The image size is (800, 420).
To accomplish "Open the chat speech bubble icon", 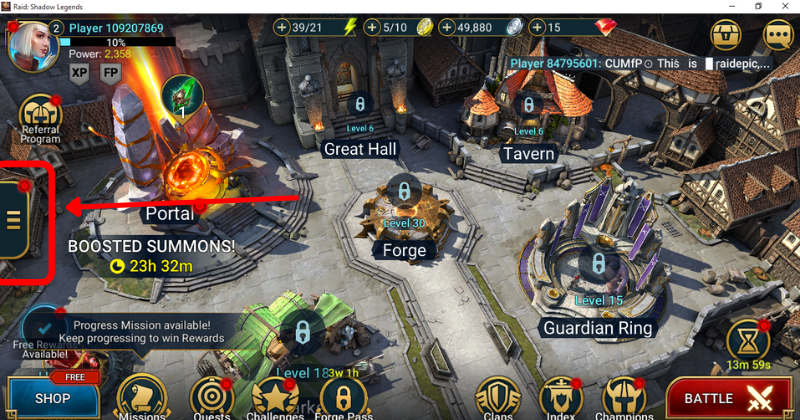I will tap(777, 35).
